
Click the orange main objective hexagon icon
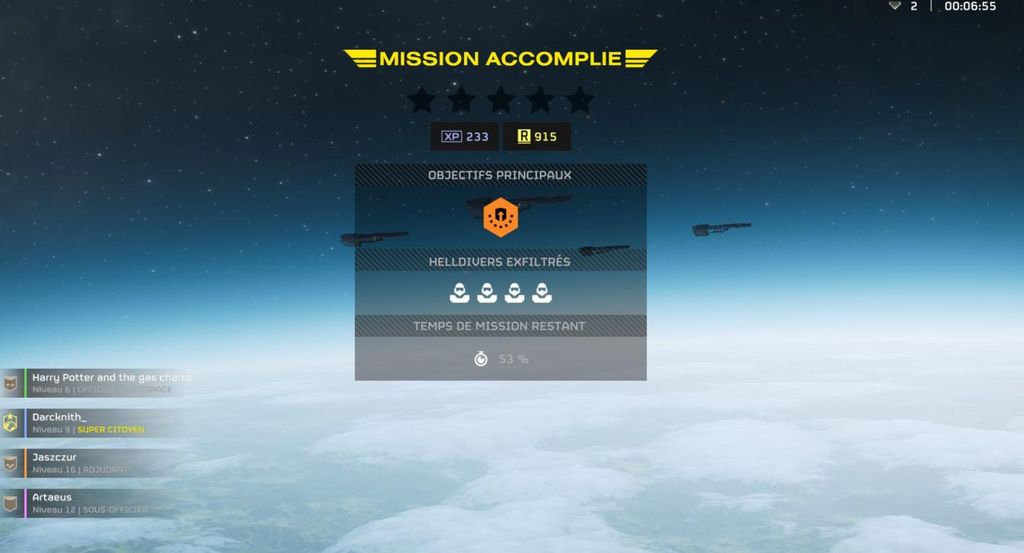click(500, 217)
